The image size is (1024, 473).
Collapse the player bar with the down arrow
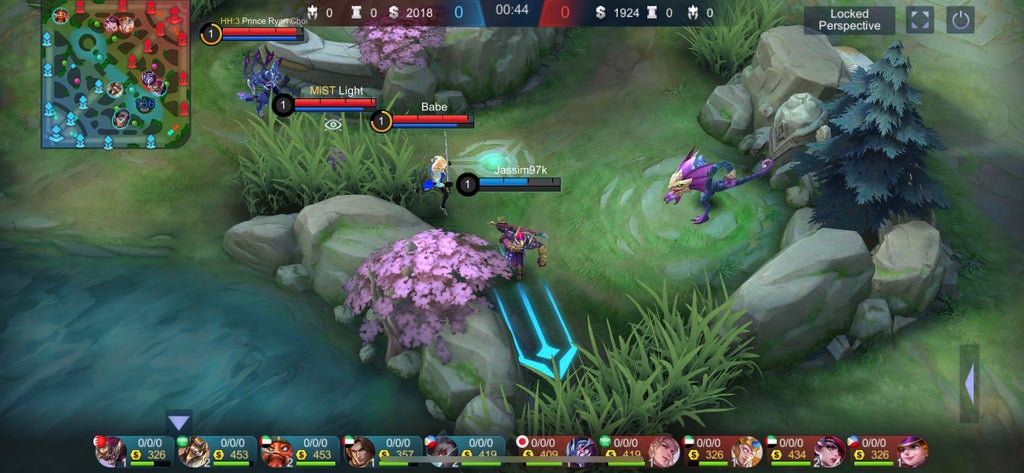pos(179,422)
